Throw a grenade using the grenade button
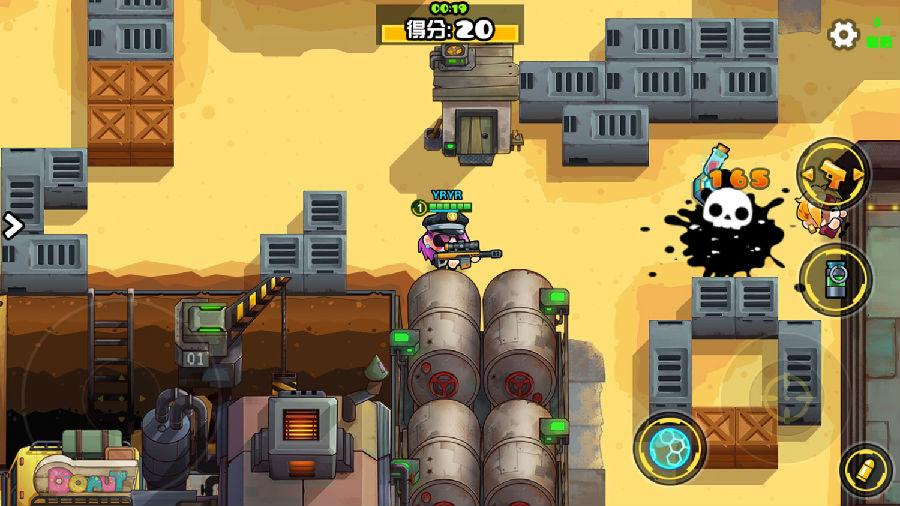 834,278
